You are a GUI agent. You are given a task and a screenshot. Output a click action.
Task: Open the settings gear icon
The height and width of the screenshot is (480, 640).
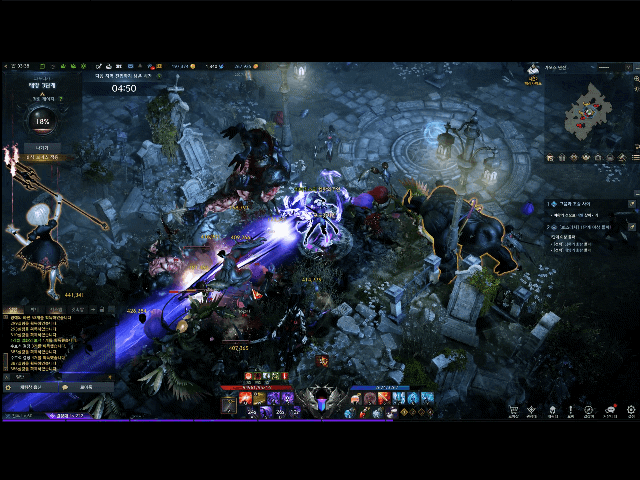(631, 410)
